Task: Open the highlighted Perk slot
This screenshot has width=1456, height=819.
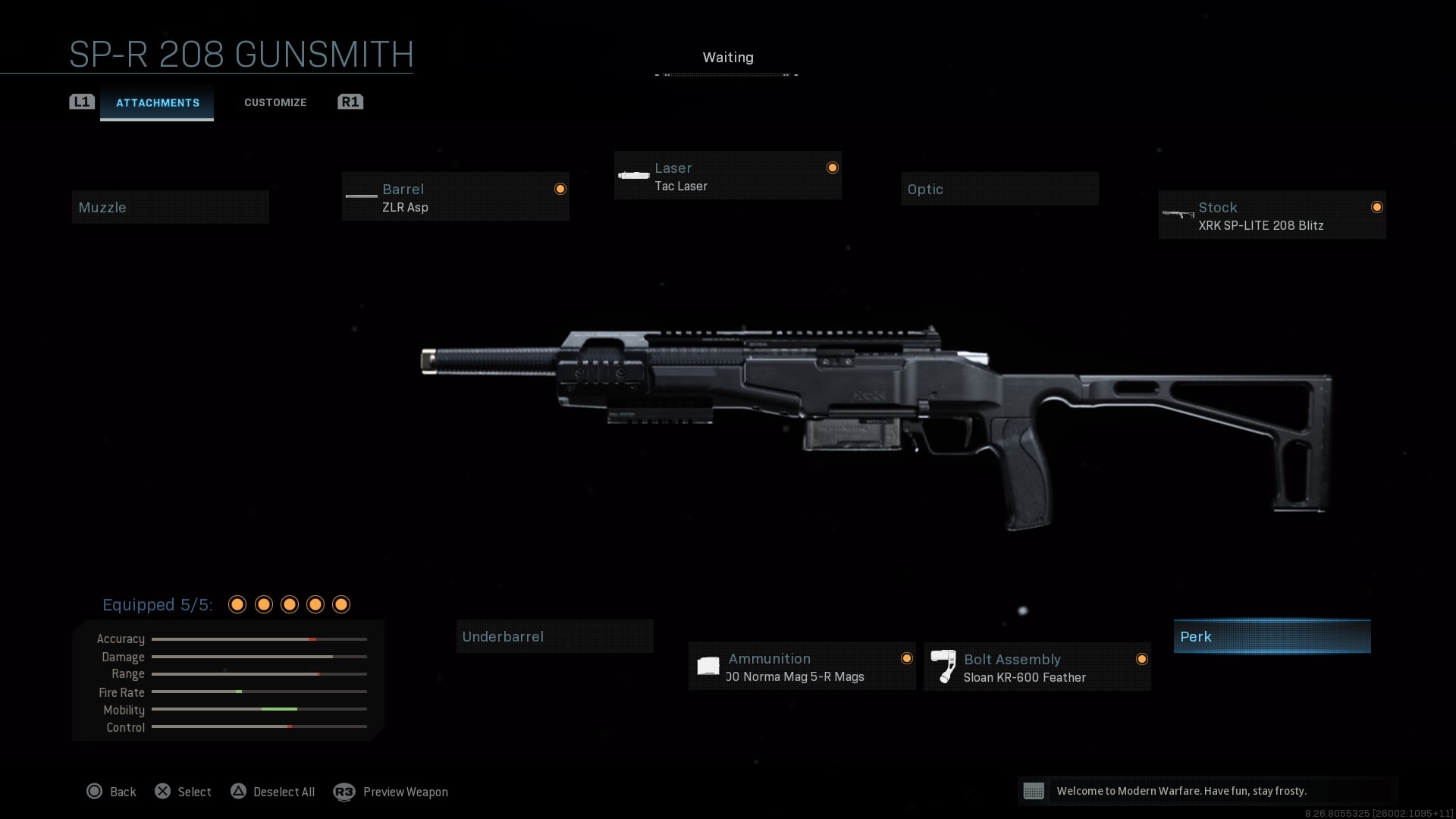Action: 1272,636
